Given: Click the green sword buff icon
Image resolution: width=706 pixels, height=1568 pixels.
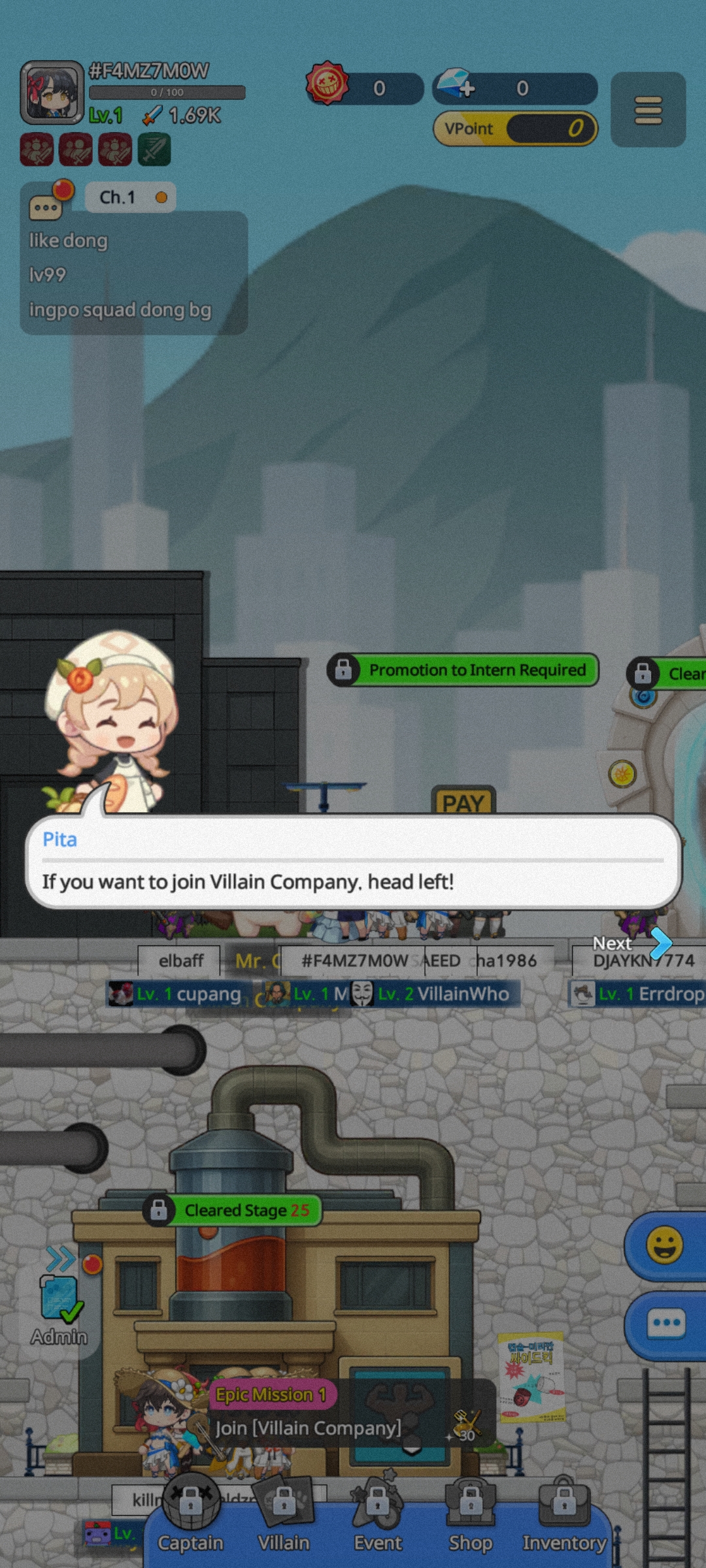Looking at the screenshot, I should pos(154,150).
